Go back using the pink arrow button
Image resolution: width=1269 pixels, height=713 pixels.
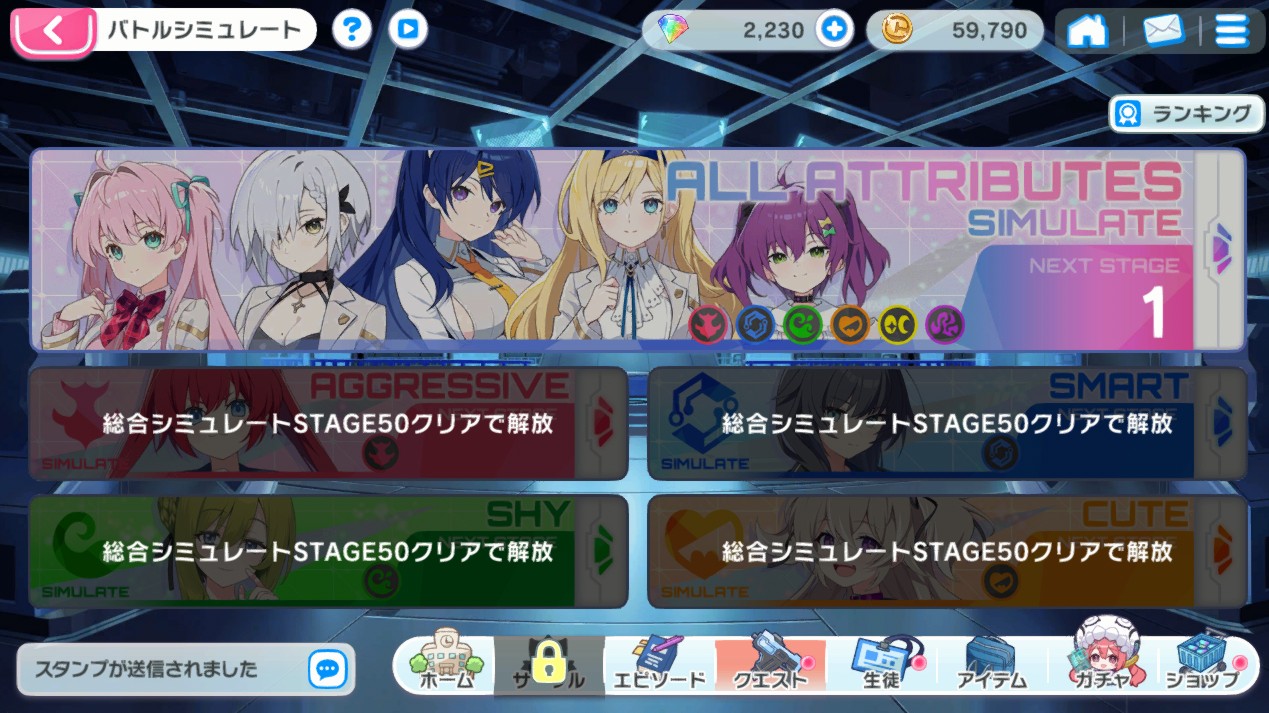53,30
